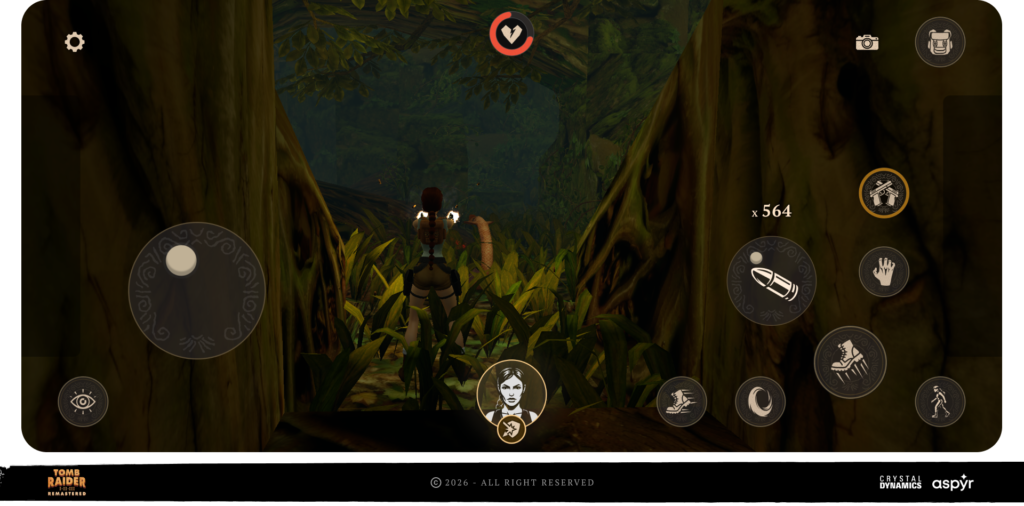Fire using the bullet button

(771, 281)
